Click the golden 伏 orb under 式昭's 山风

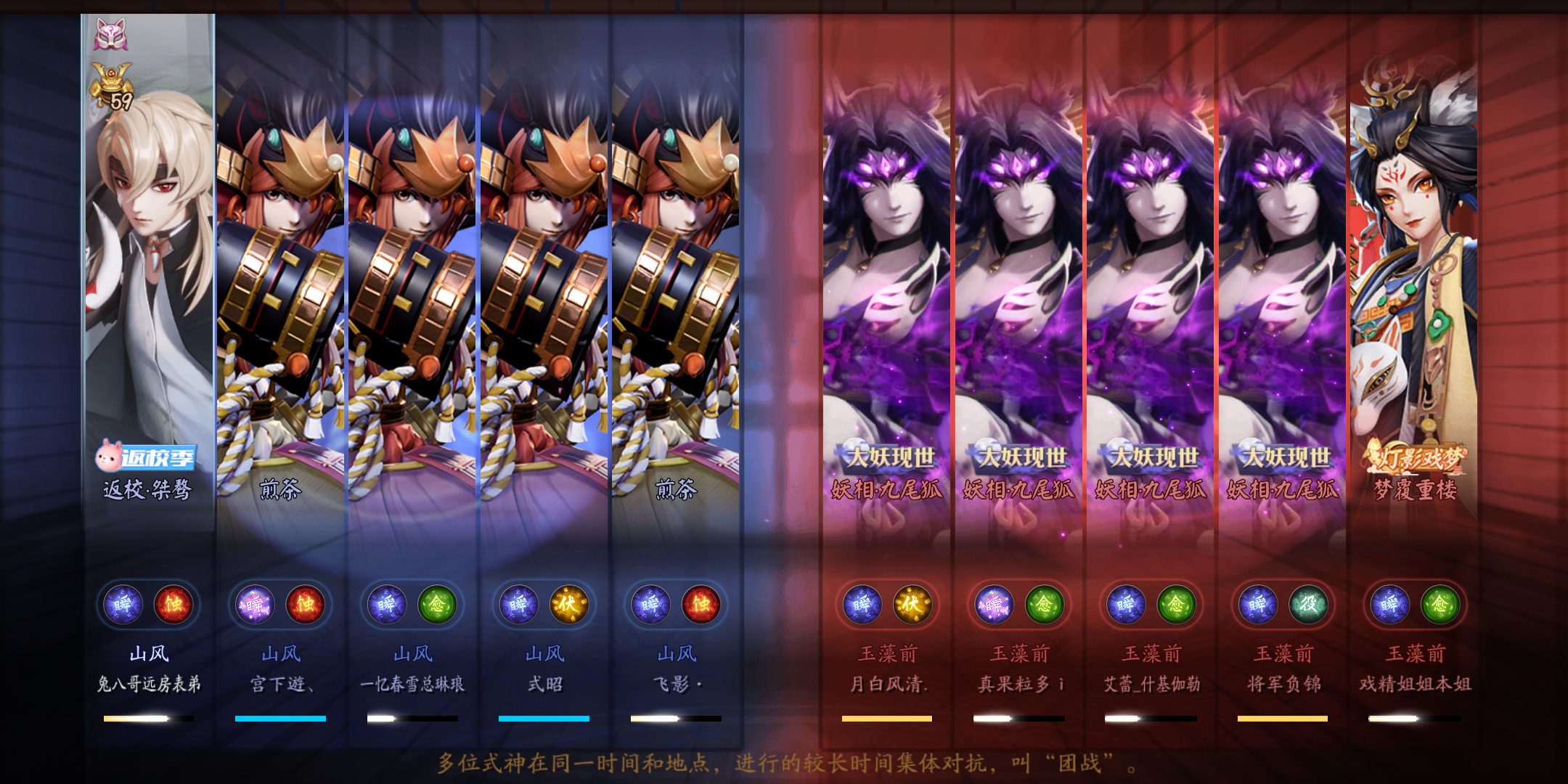(568, 605)
